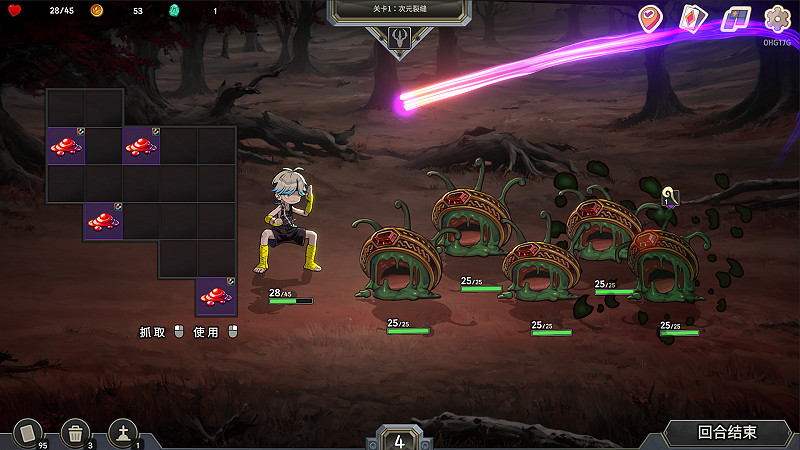Screen dimensions: 800x450
Task: Open the grid tiles panel icon
Action: click(x=736, y=18)
